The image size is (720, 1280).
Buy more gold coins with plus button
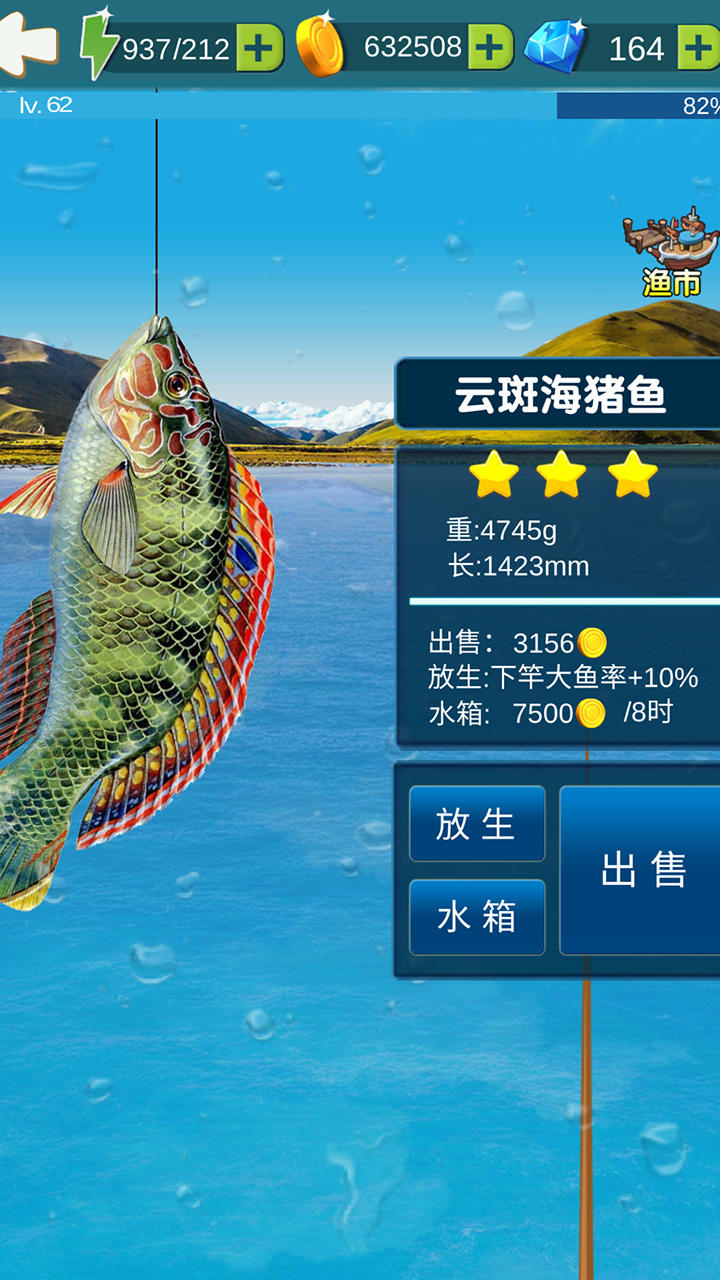click(x=490, y=48)
